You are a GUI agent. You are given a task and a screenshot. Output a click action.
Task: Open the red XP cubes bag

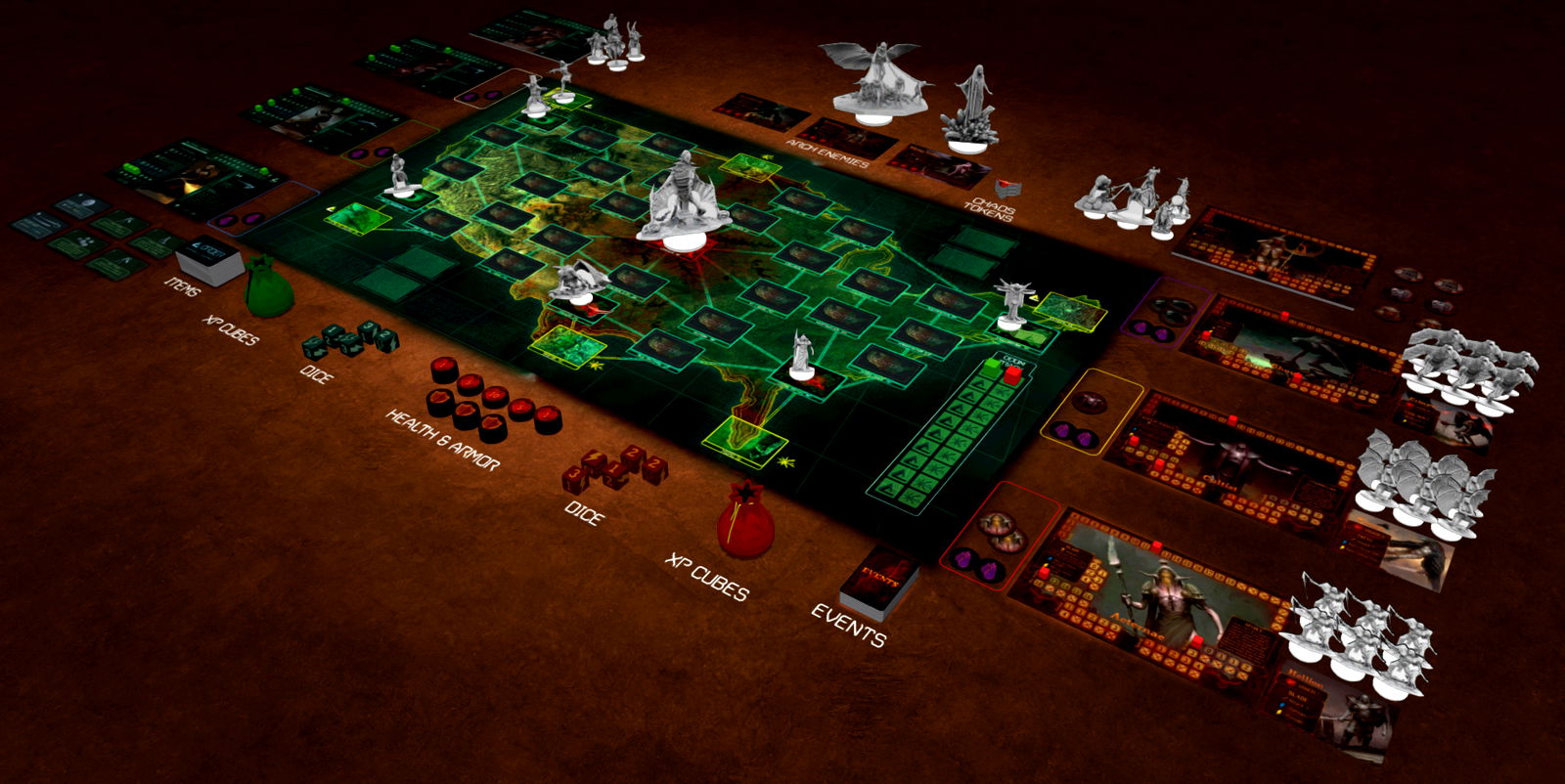pyautogui.click(x=745, y=519)
